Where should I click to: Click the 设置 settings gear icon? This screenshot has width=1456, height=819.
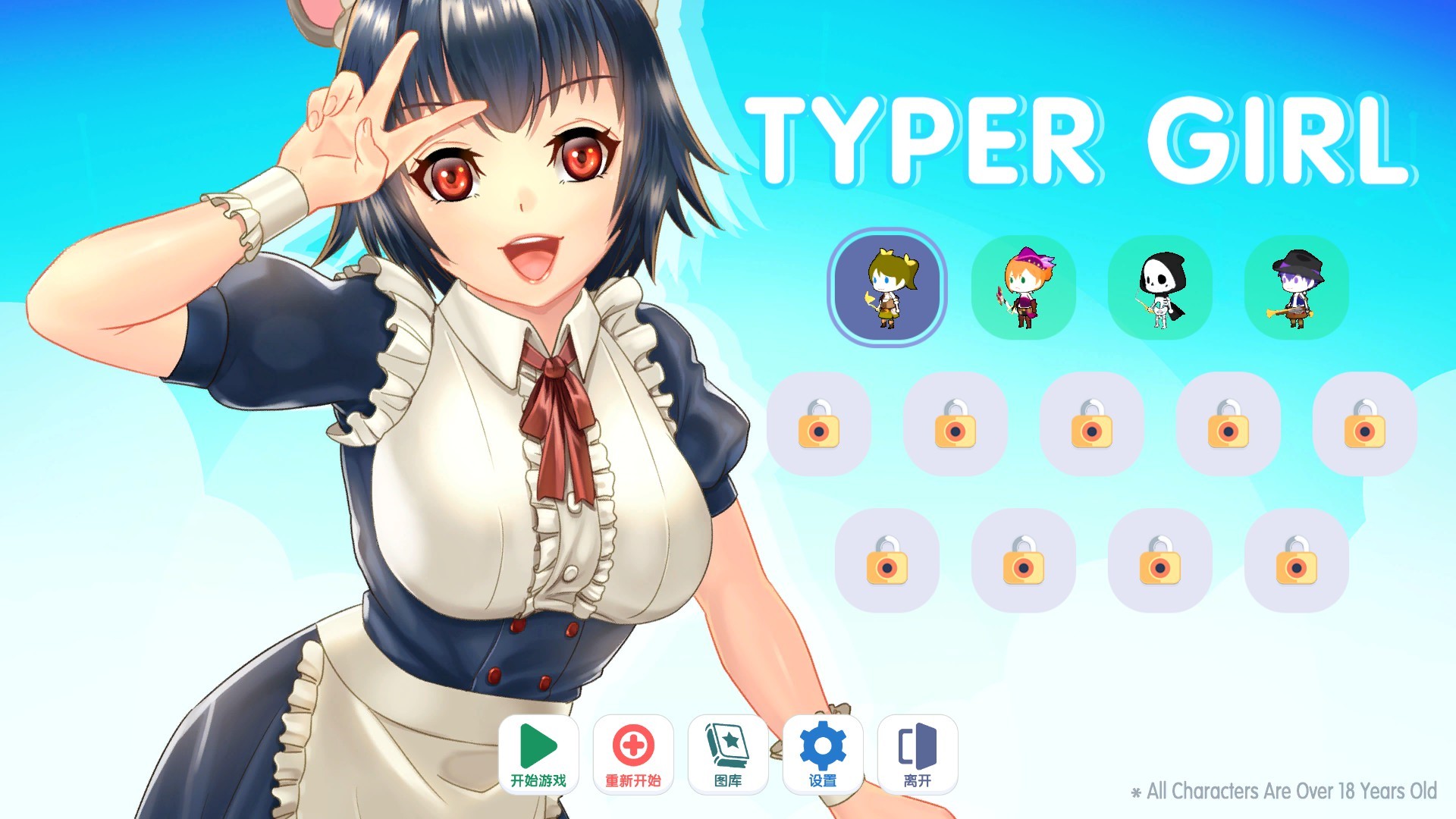point(824,755)
